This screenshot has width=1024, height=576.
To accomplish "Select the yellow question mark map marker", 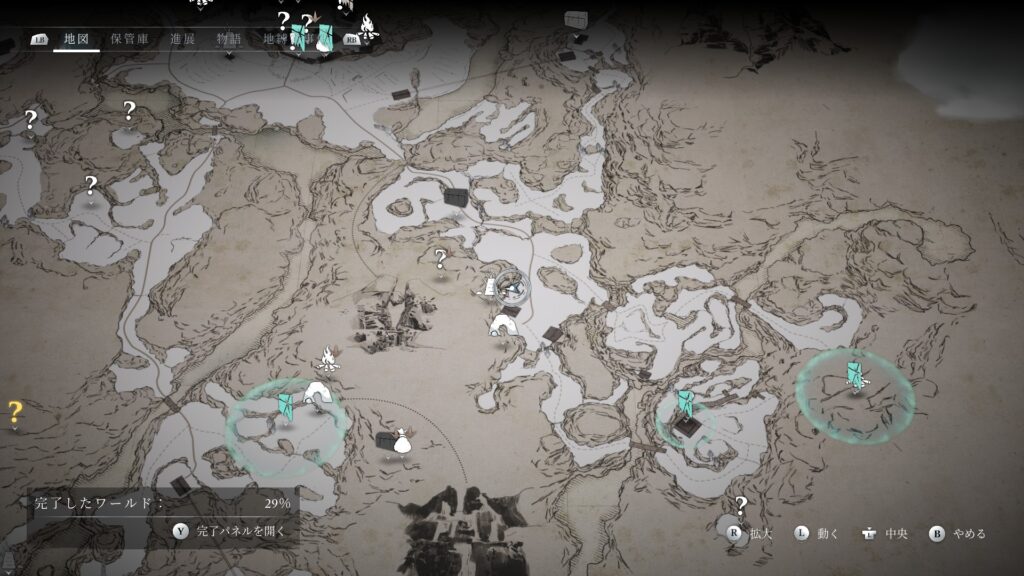I will pos(15,410).
